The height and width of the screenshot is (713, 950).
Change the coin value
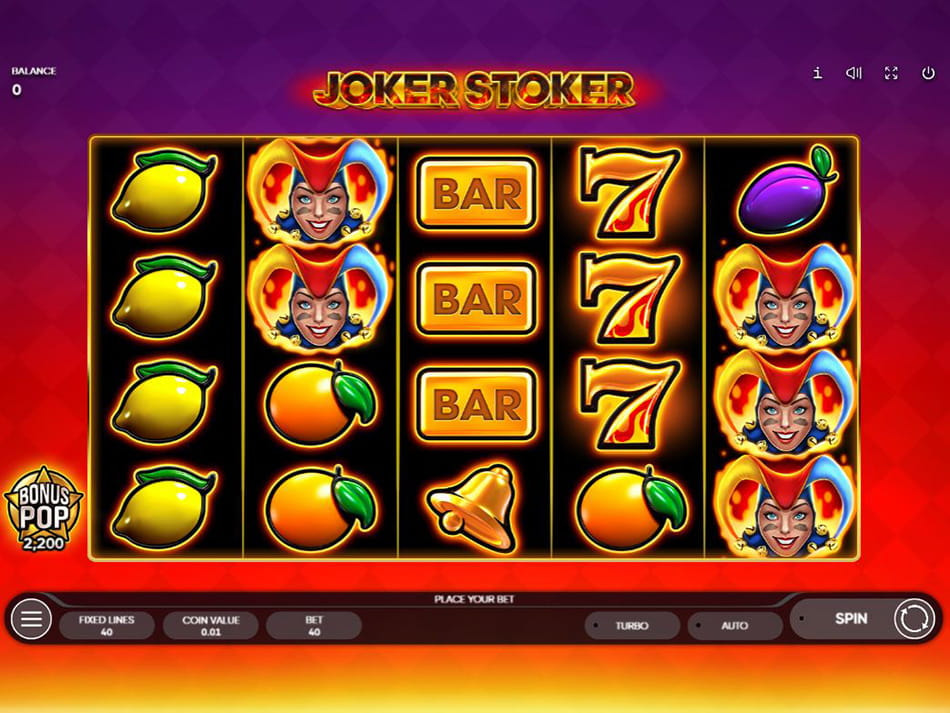(210, 625)
